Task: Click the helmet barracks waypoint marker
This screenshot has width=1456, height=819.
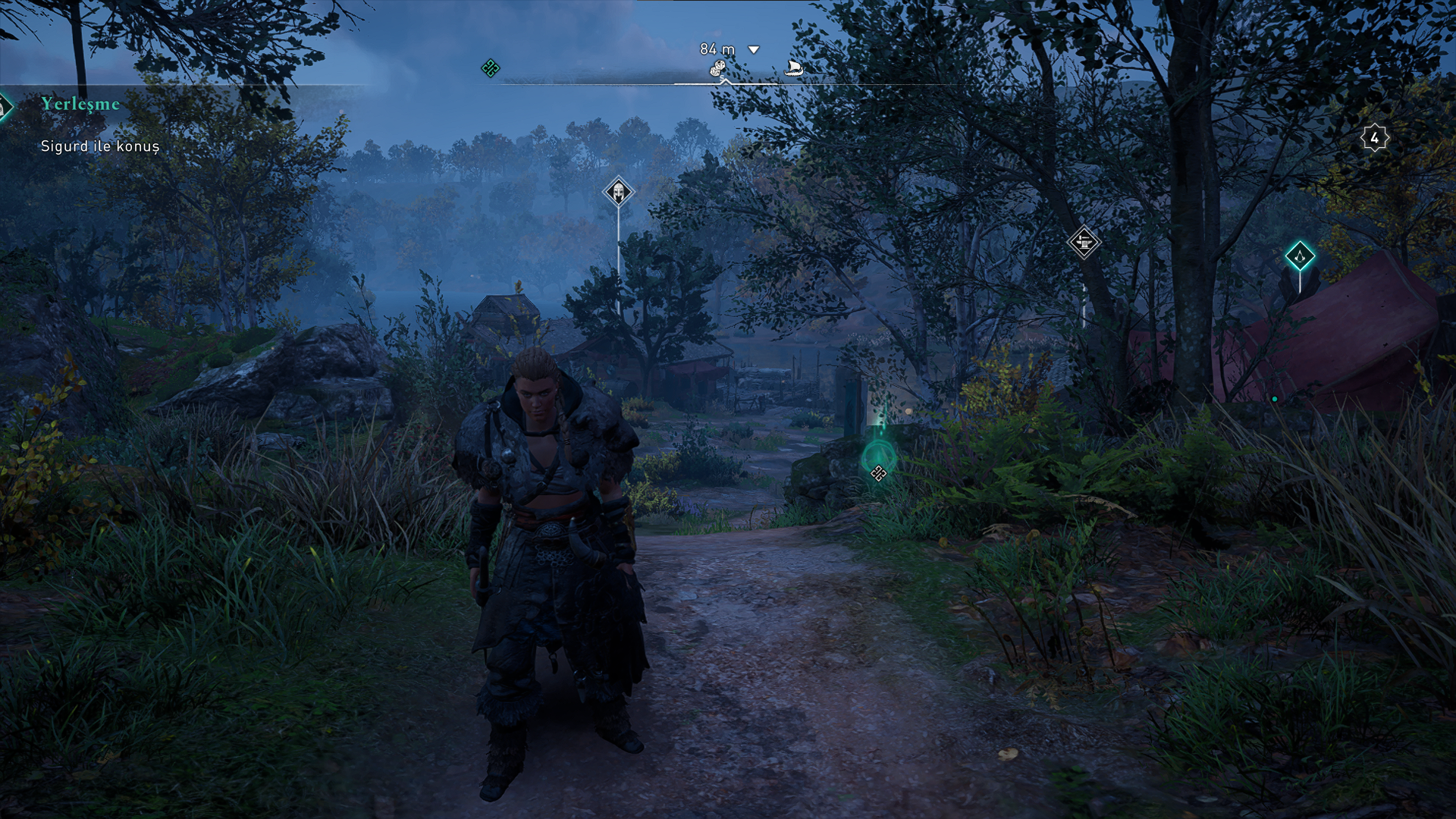Action: (x=618, y=192)
